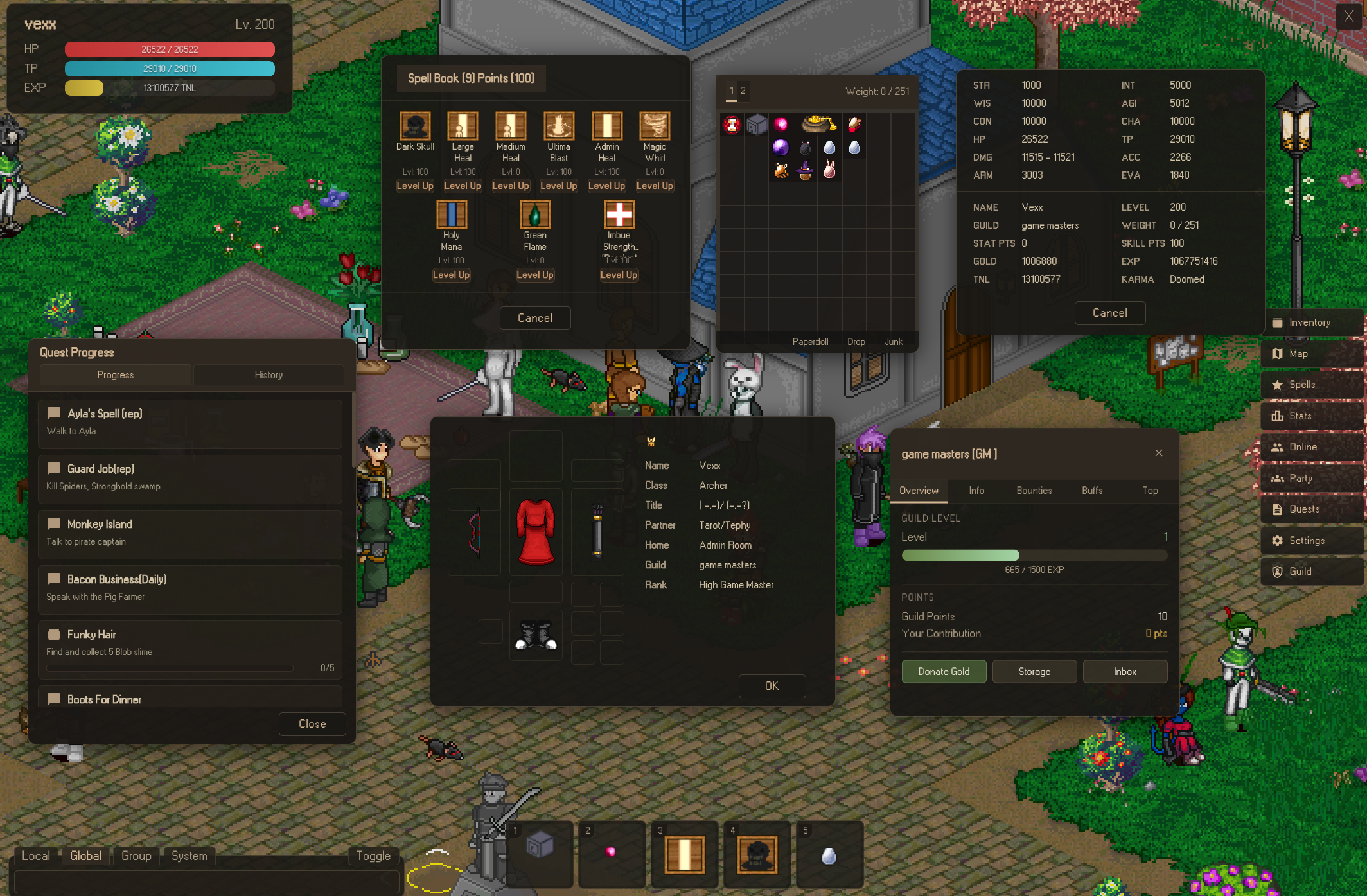Switch to the Global chat tab

tap(85, 856)
